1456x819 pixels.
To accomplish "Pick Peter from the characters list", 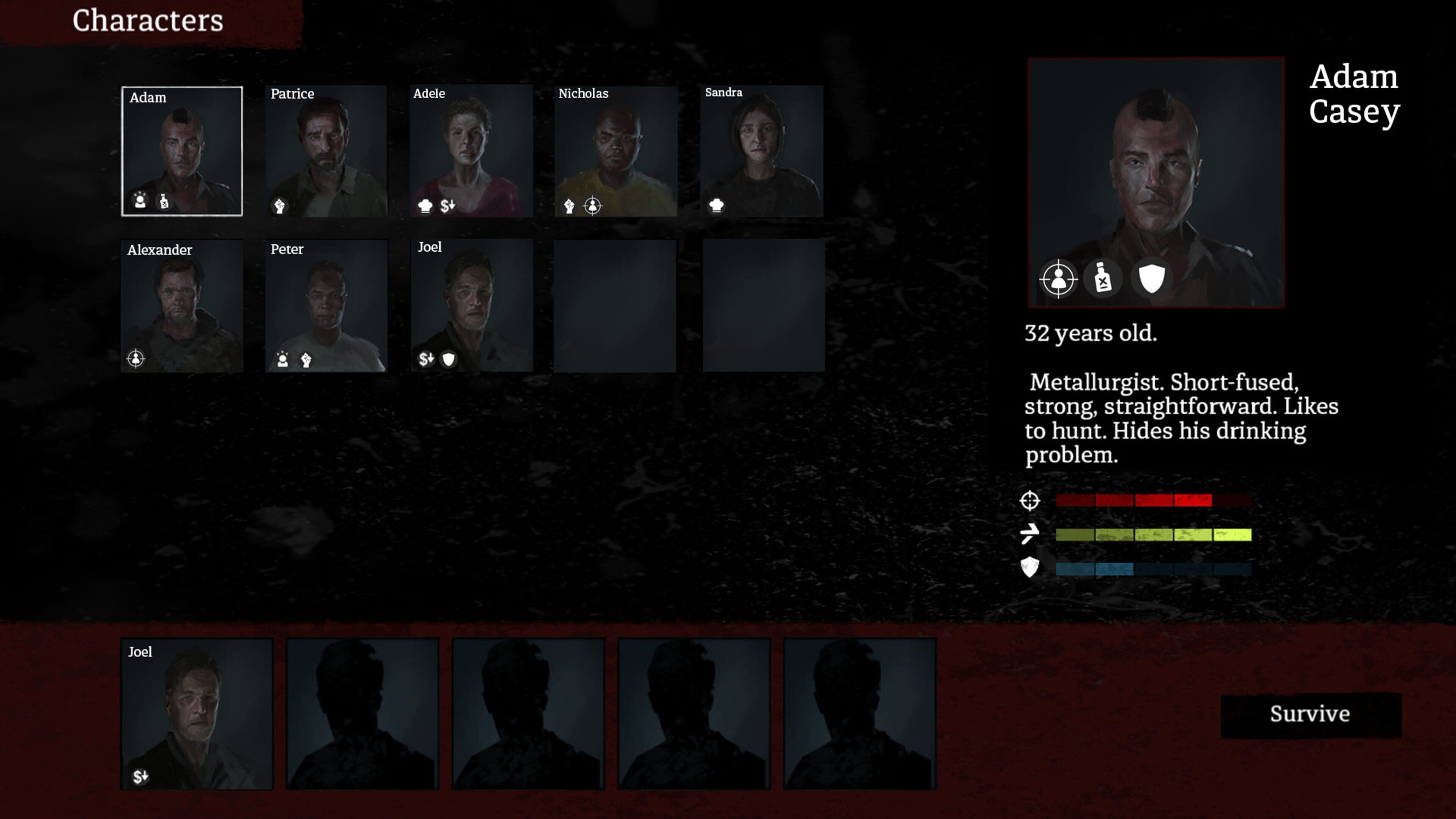I will pyautogui.click(x=327, y=305).
